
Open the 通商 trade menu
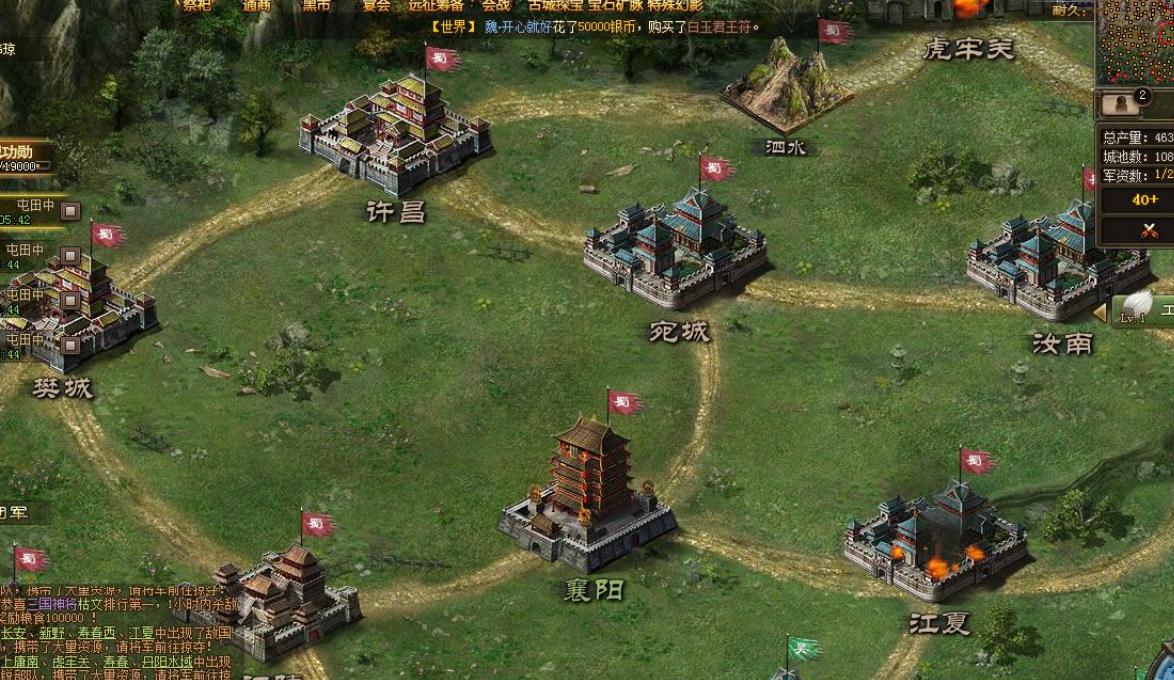257,5
